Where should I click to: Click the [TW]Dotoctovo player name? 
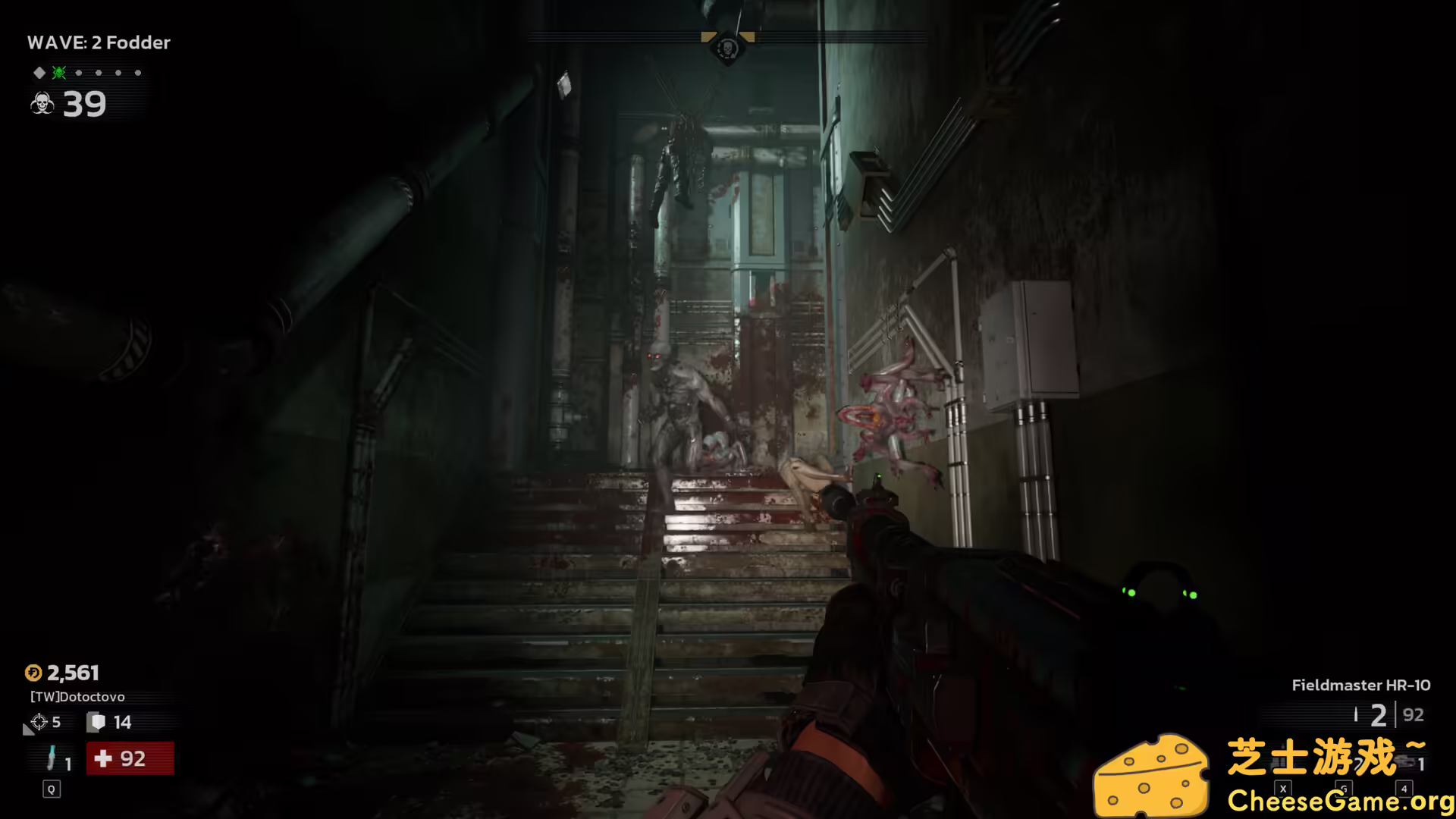(77, 697)
